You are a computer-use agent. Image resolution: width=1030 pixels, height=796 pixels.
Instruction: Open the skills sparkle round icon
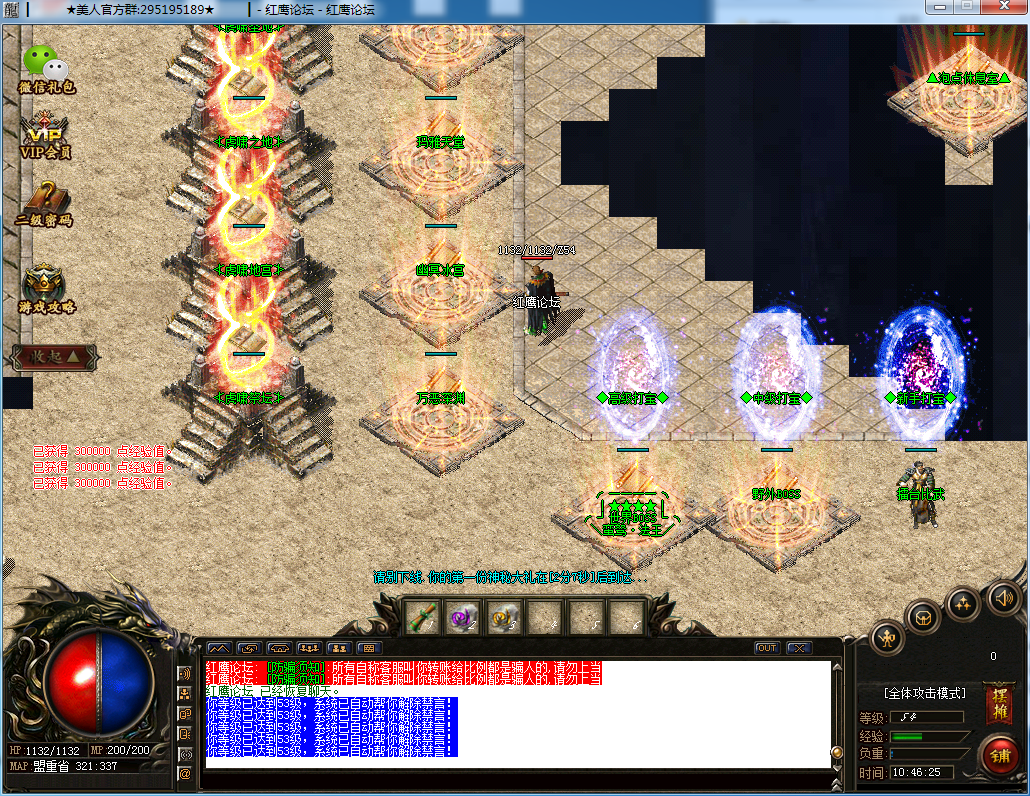963,602
